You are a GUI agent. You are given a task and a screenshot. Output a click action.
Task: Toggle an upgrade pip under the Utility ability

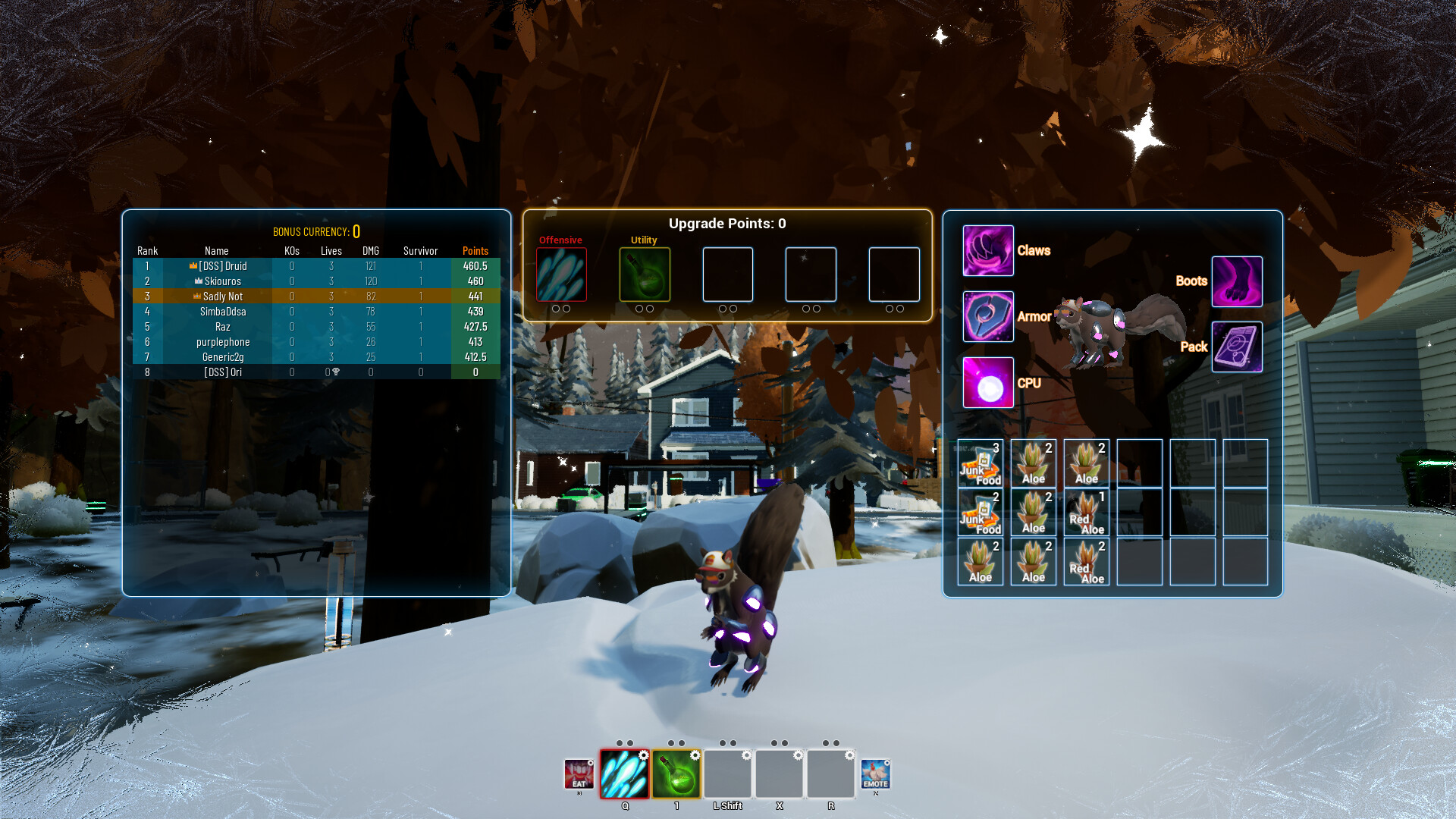[x=639, y=308]
